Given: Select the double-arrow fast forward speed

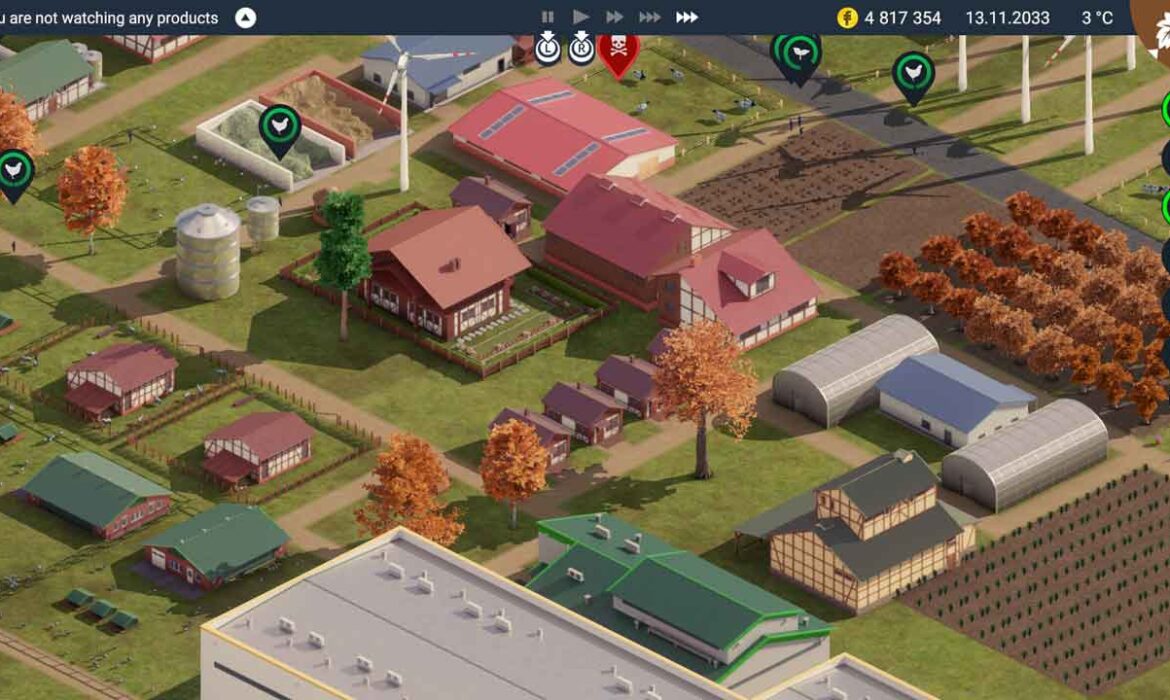Looking at the screenshot, I should [615, 17].
